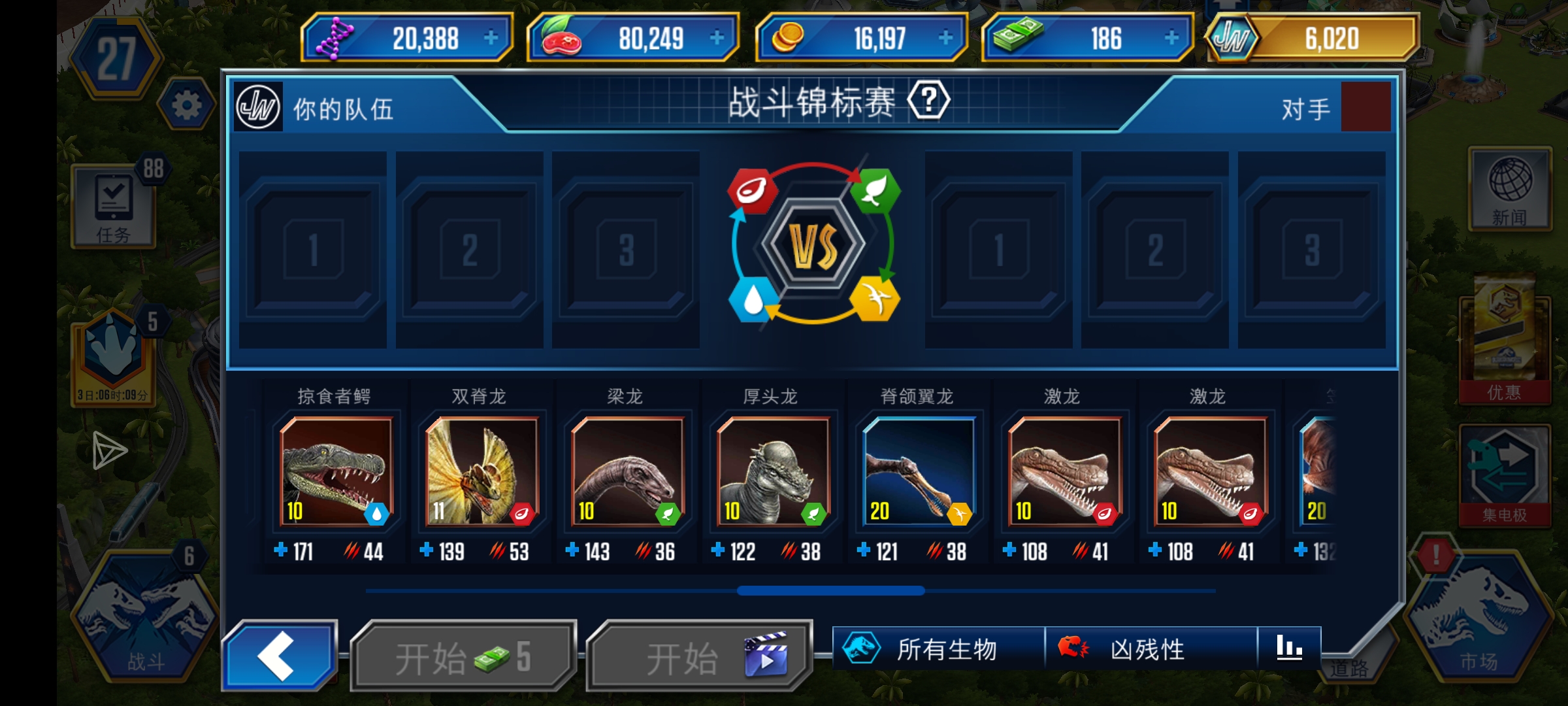Buy more food with the plus button
The height and width of the screenshot is (706, 1568).
[717, 38]
